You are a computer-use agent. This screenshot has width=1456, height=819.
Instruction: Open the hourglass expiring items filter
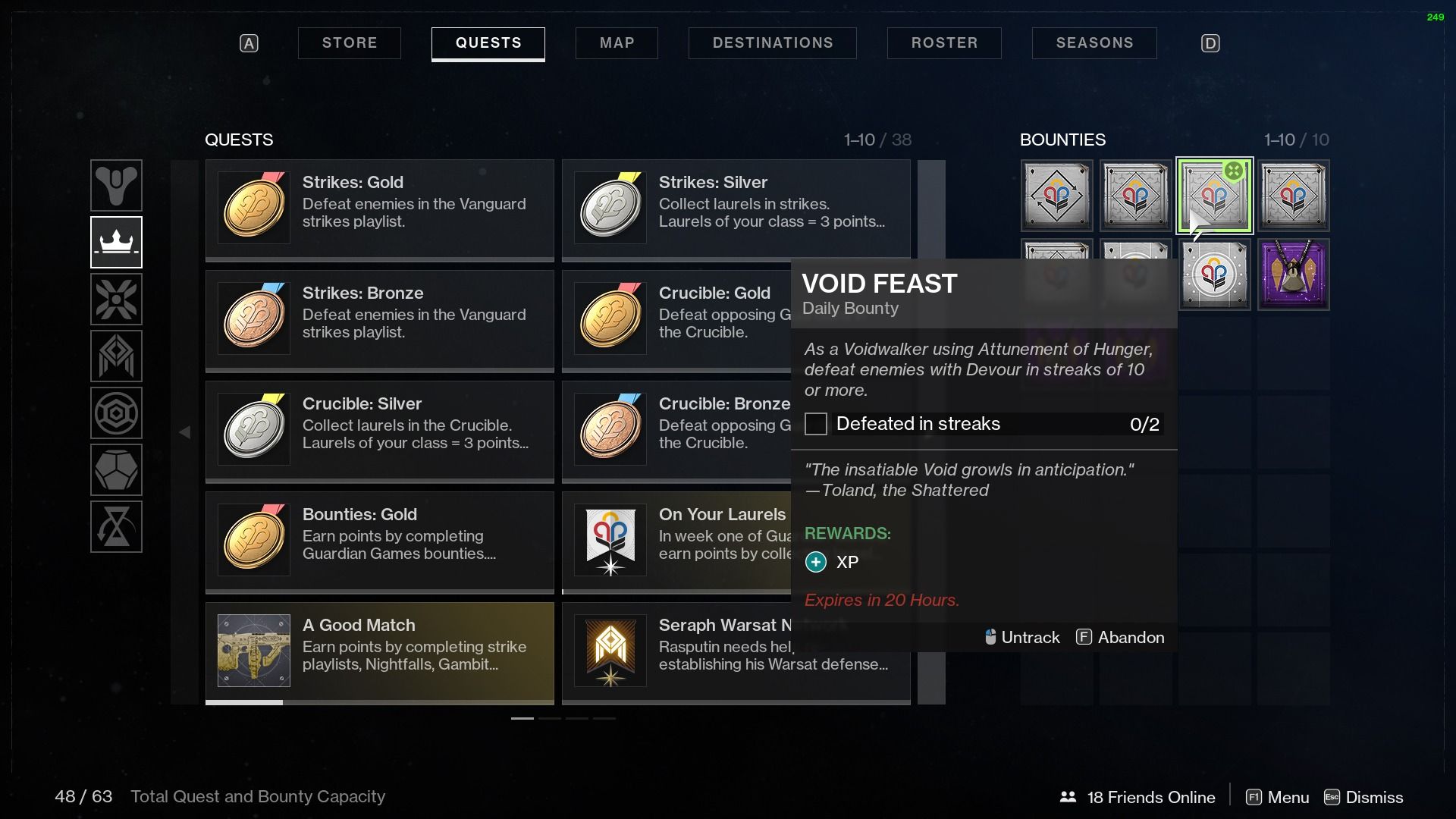coord(117,526)
